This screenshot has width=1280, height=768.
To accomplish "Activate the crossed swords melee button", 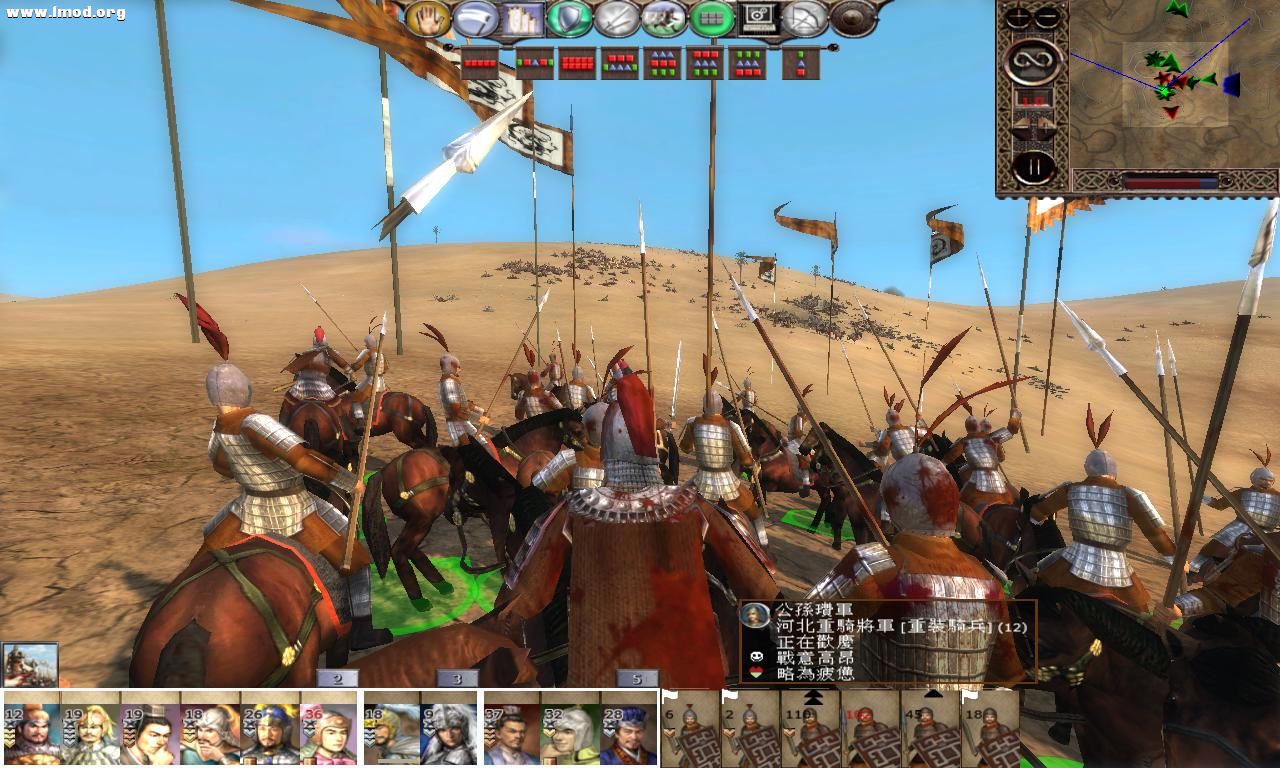I will tap(617, 18).
